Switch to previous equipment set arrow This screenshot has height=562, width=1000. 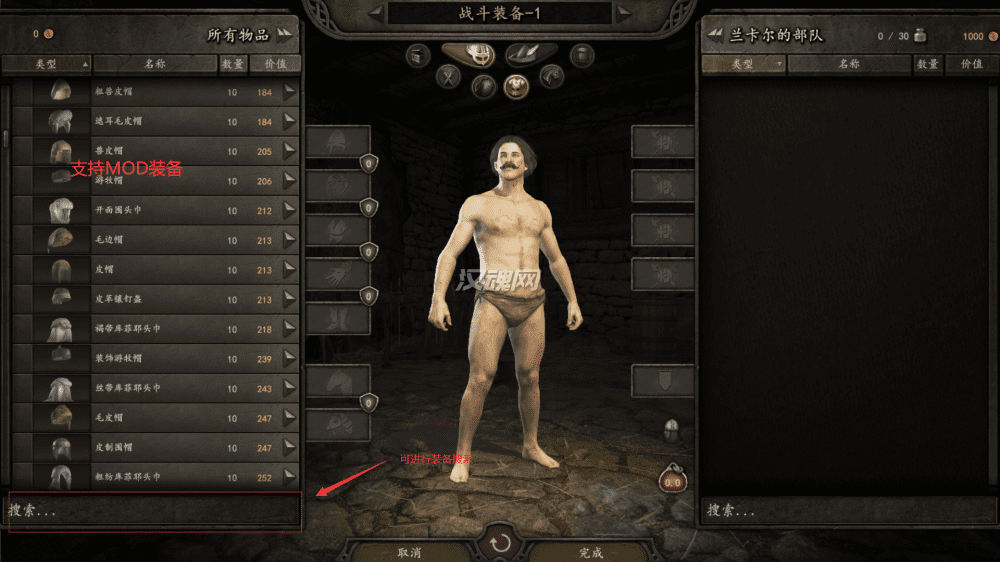pos(375,13)
